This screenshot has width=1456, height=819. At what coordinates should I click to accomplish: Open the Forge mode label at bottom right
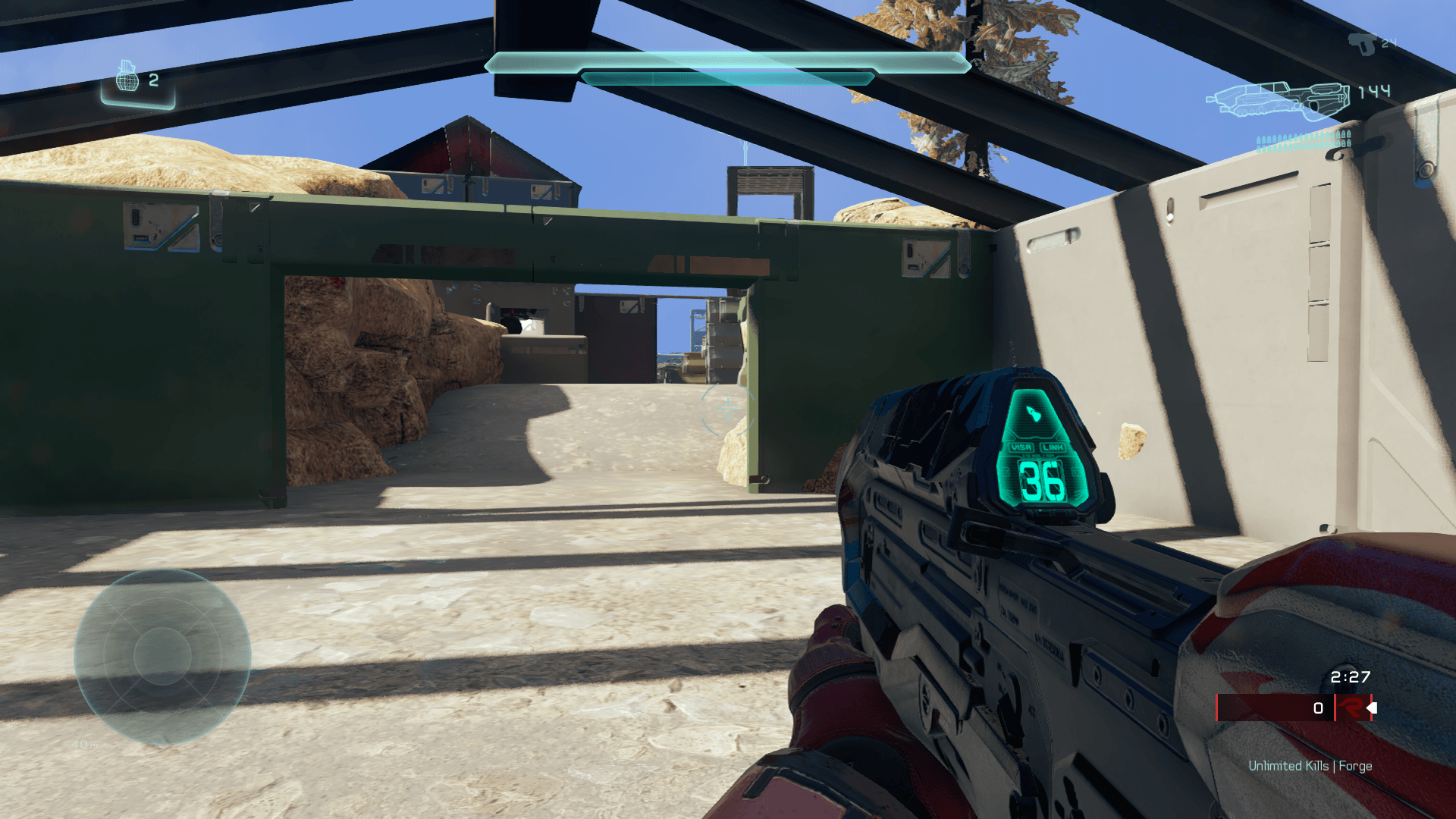coord(1356,766)
